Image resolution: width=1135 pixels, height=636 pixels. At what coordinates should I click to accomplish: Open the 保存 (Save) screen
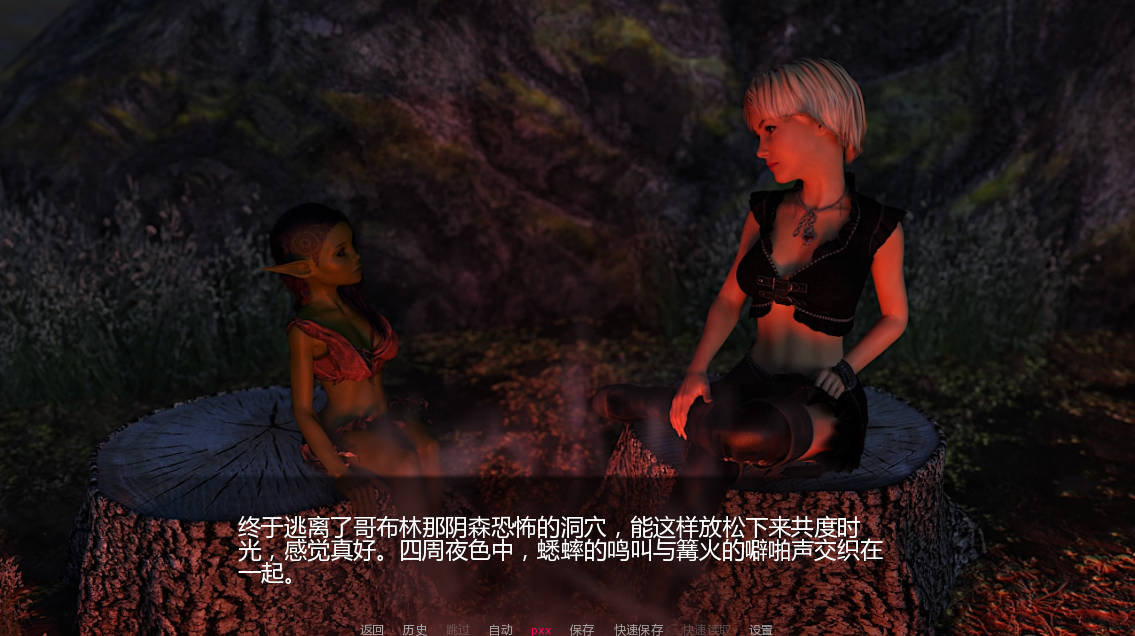[x=582, y=630]
